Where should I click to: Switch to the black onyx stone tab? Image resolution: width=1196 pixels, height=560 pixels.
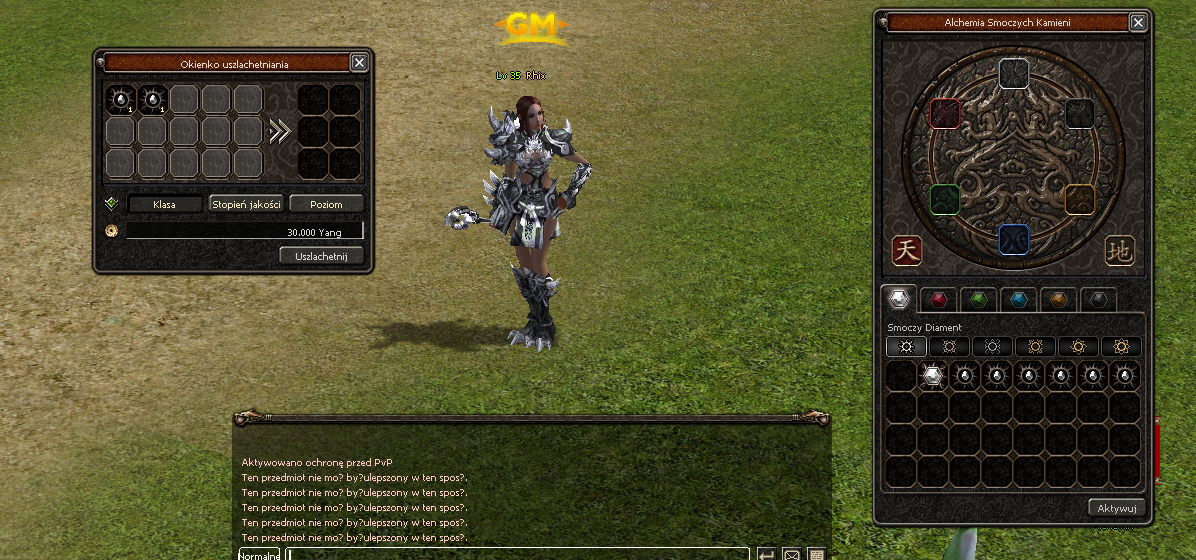pyautogui.click(x=1099, y=298)
